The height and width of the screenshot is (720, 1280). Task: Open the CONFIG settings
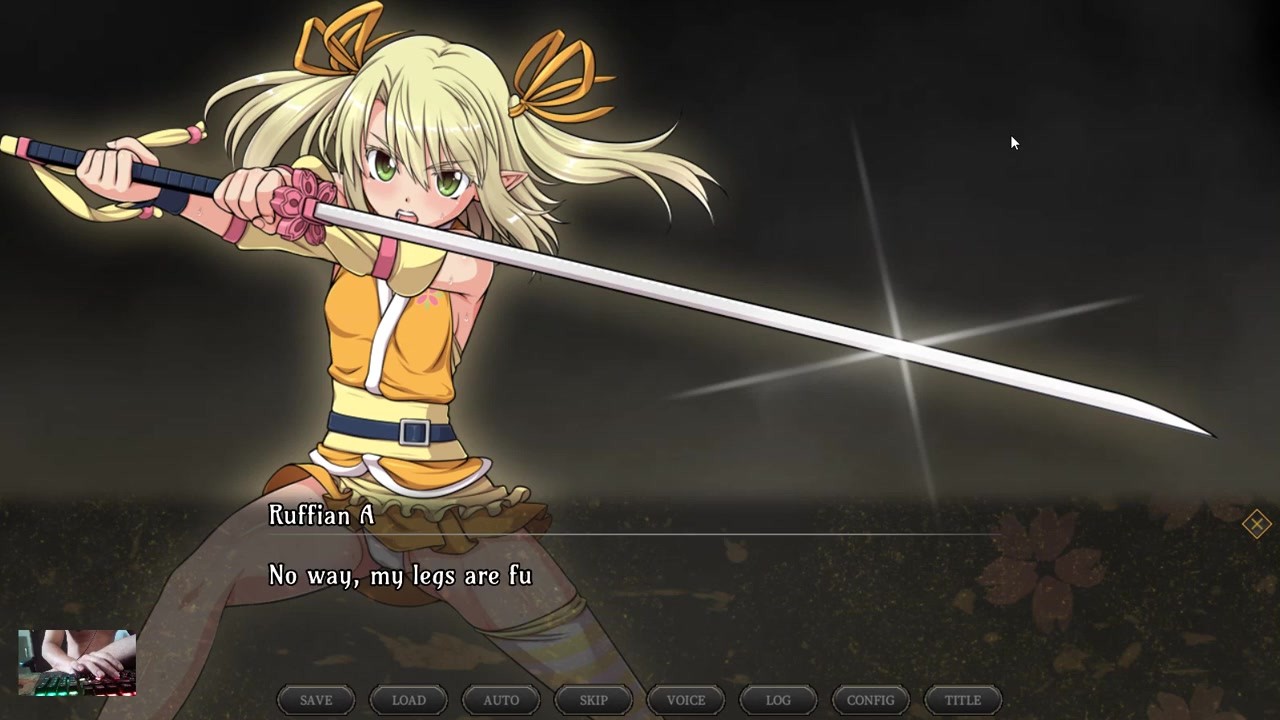click(x=870, y=700)
